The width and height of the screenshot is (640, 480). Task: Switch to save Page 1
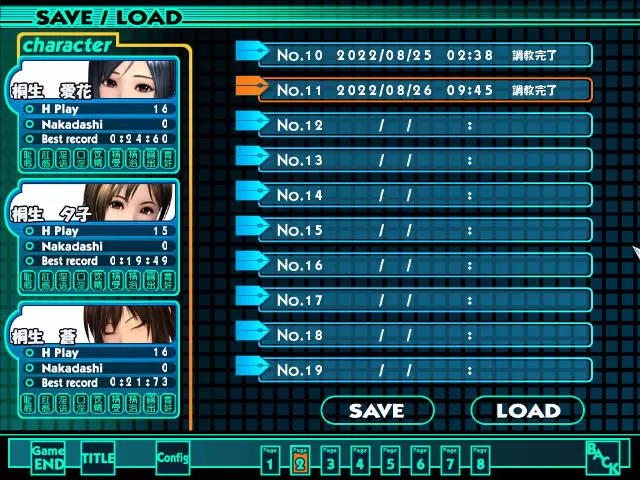point(269,459)
